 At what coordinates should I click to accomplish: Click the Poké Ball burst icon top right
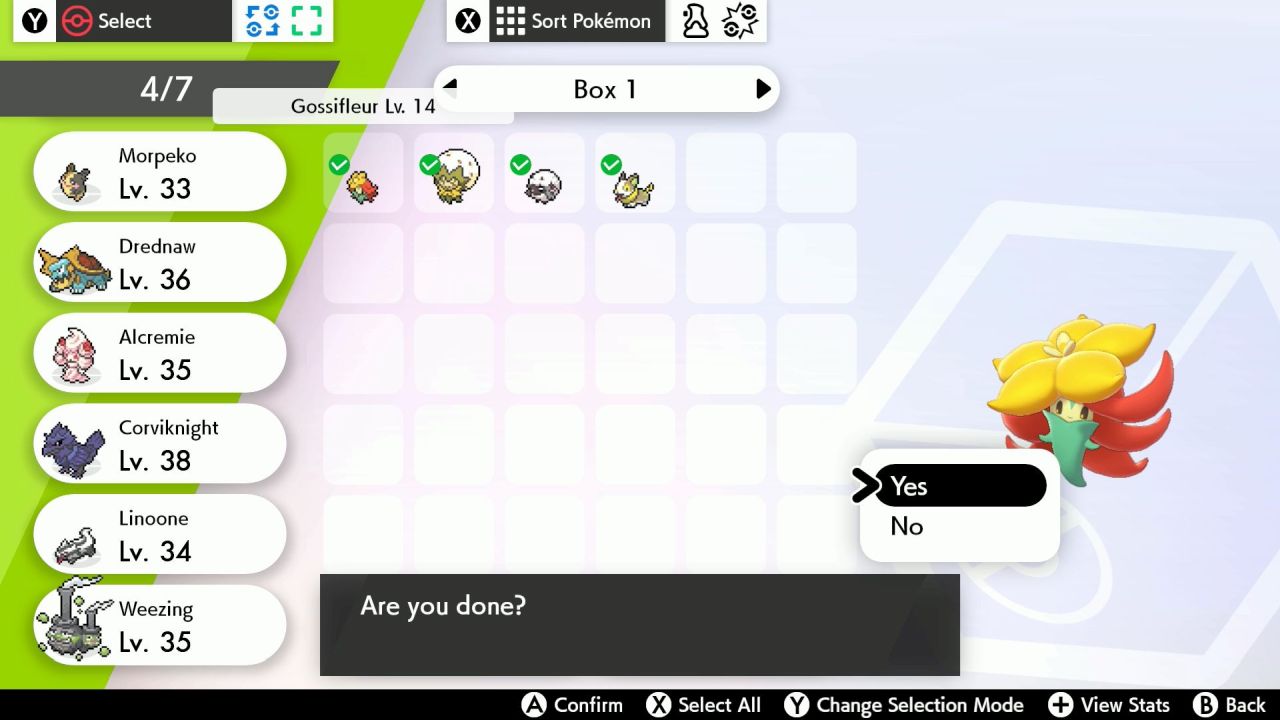click(739, 19)
